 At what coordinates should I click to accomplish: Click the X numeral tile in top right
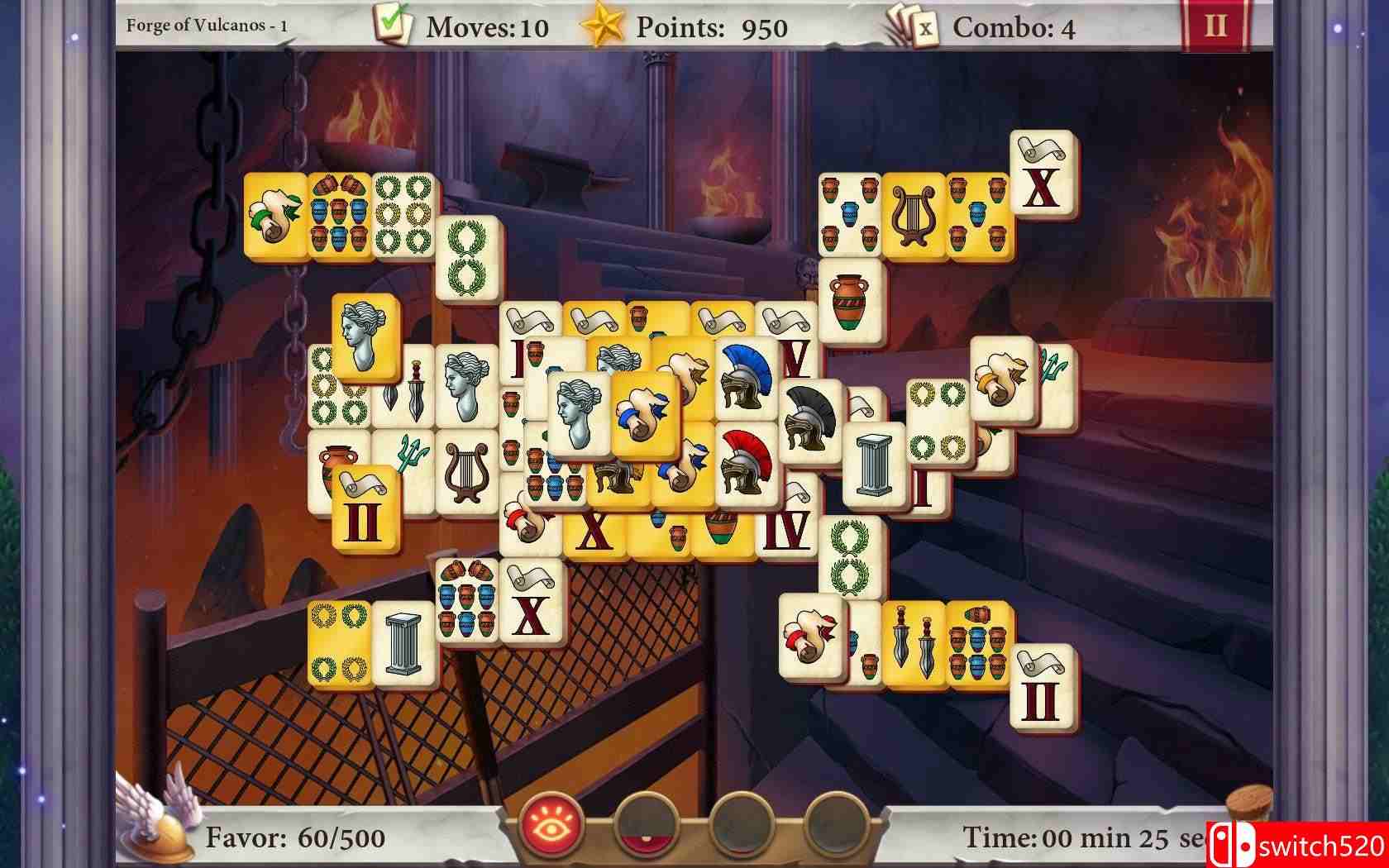1043,175
